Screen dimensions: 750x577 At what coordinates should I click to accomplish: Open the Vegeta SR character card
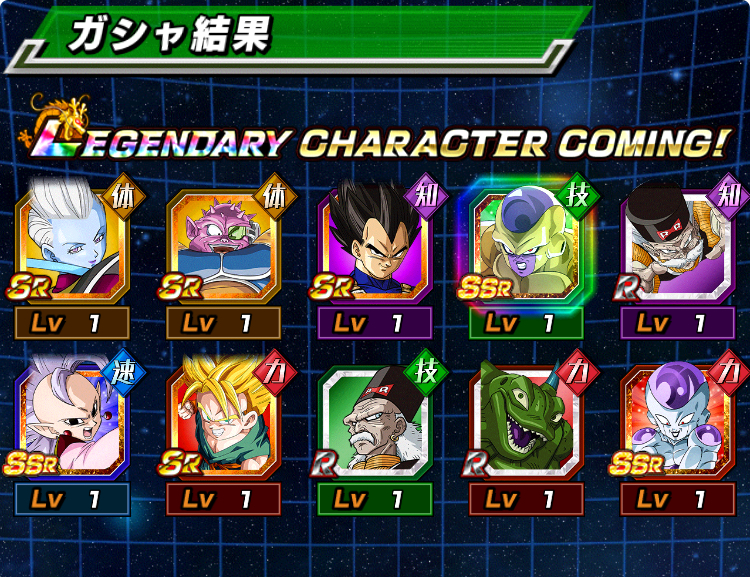374,247
